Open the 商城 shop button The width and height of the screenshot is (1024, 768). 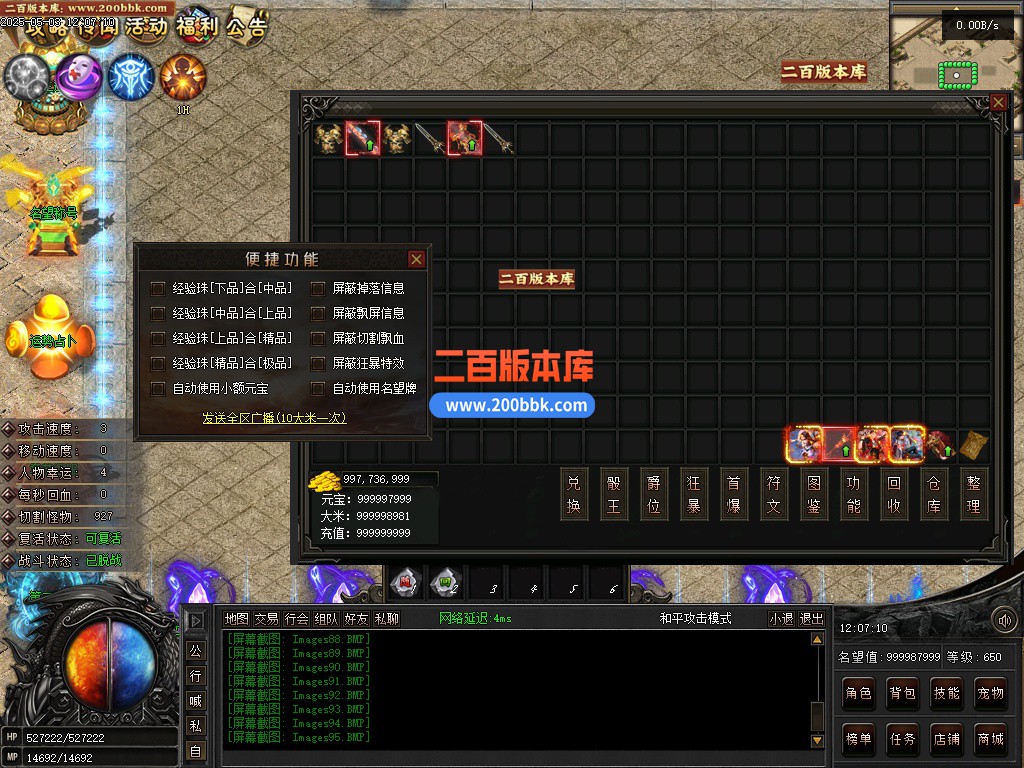990,739
